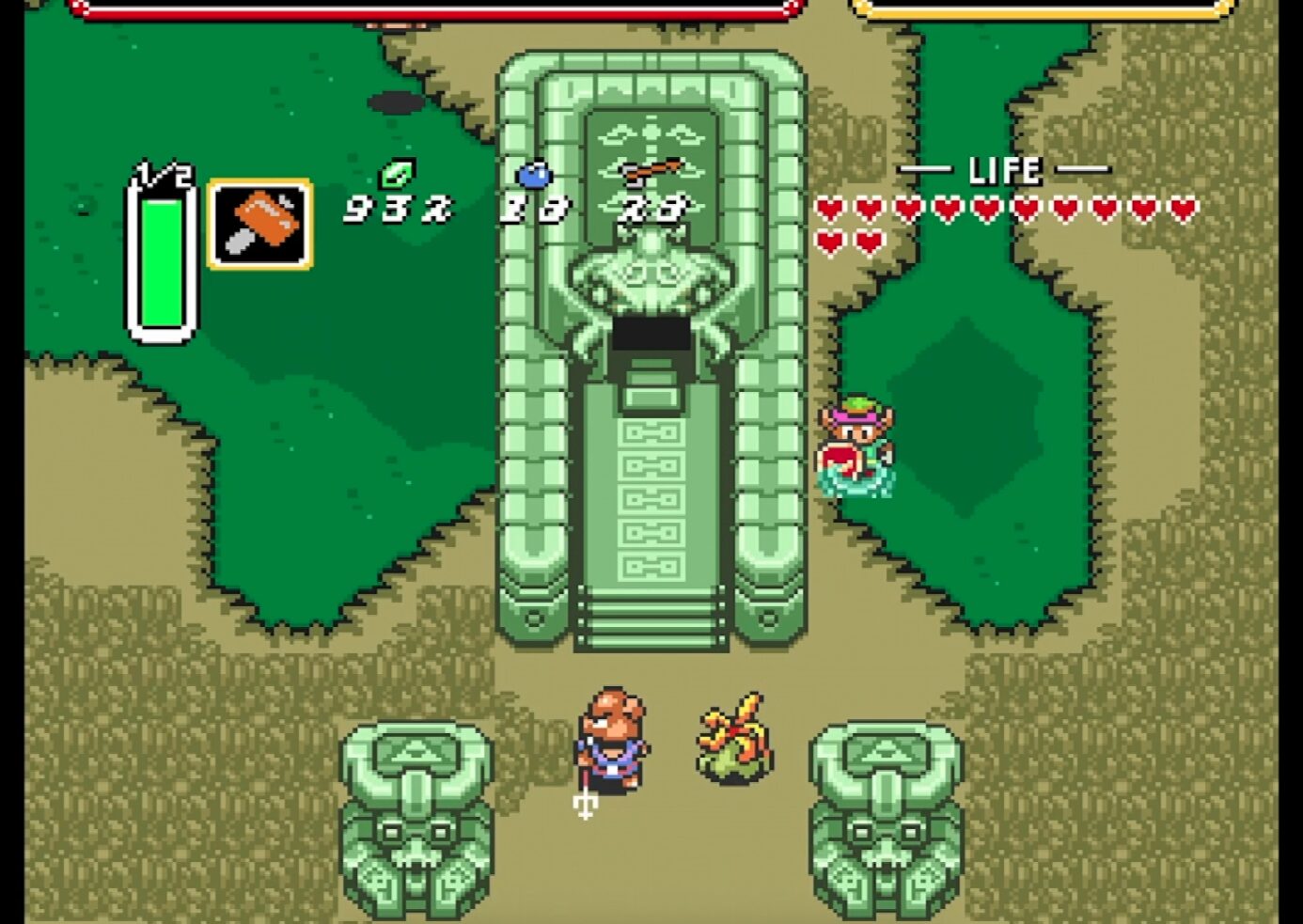Select the equipped hammer item slot
1303x924 pixels.
[260, 225]
